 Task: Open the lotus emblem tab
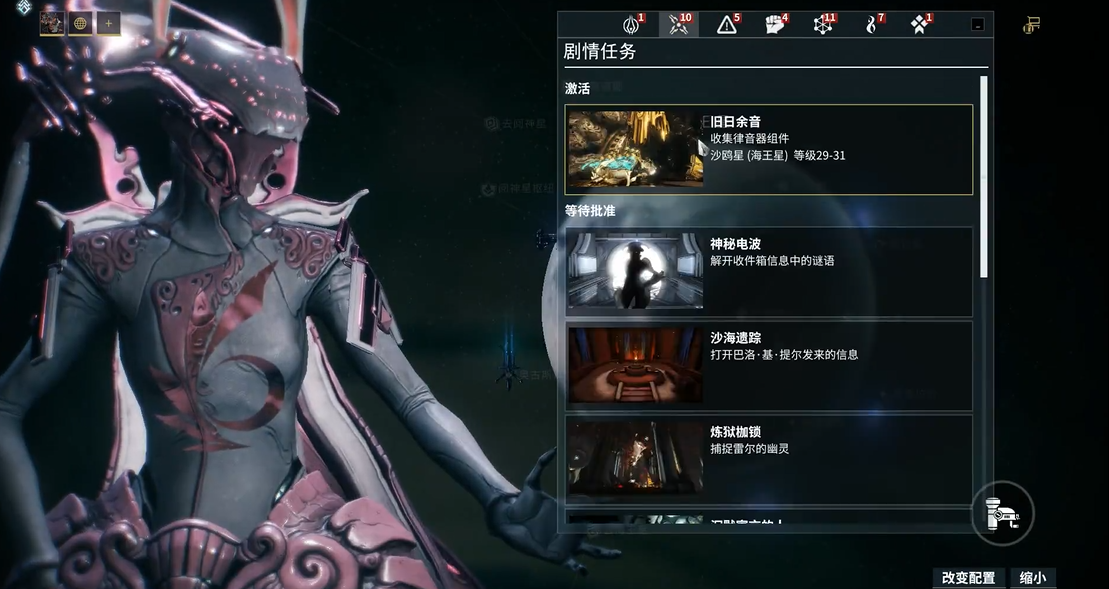pyautogui.click(x=632, y=25)
